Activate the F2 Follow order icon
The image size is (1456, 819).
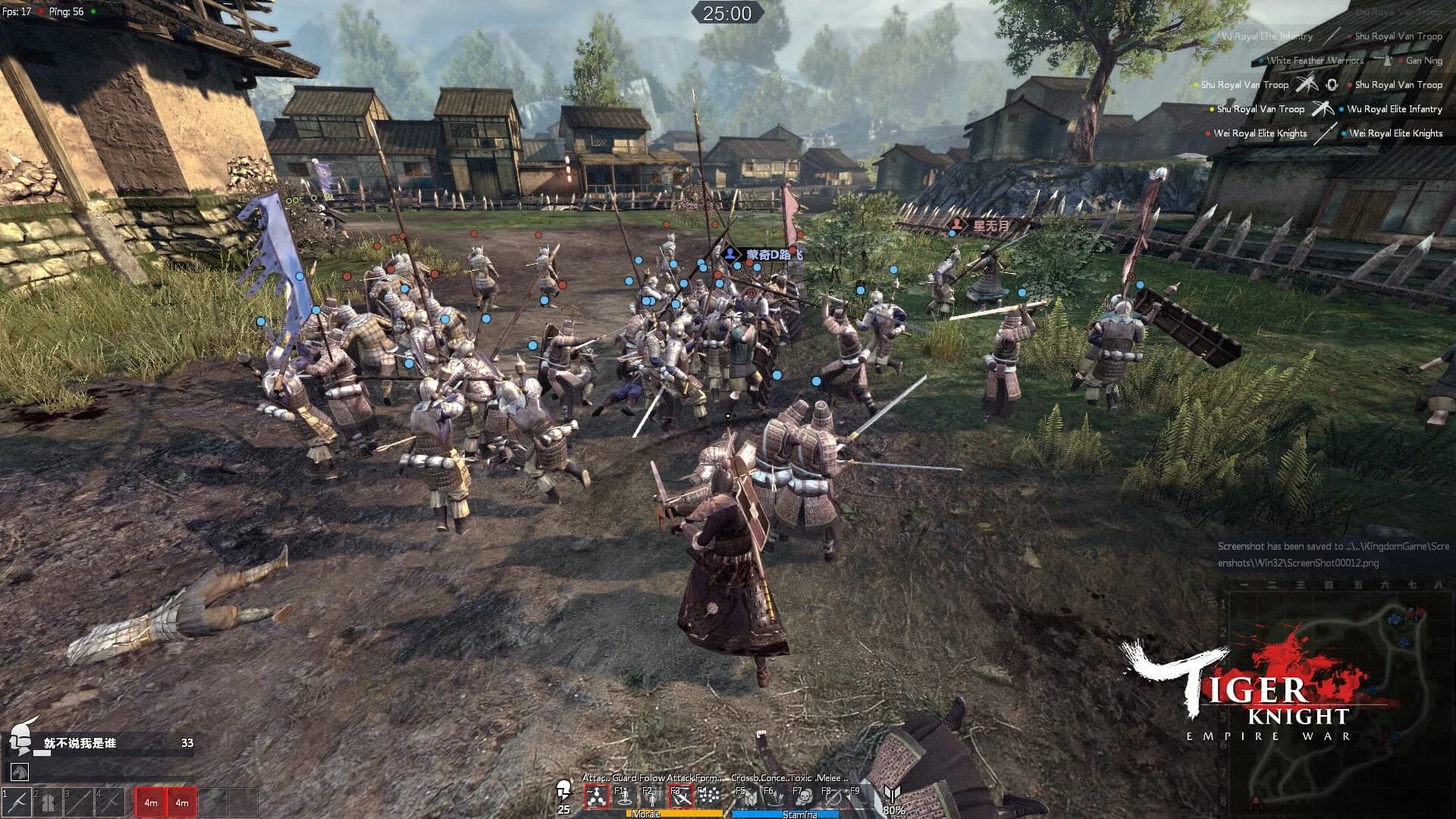(x=653, y=797)
